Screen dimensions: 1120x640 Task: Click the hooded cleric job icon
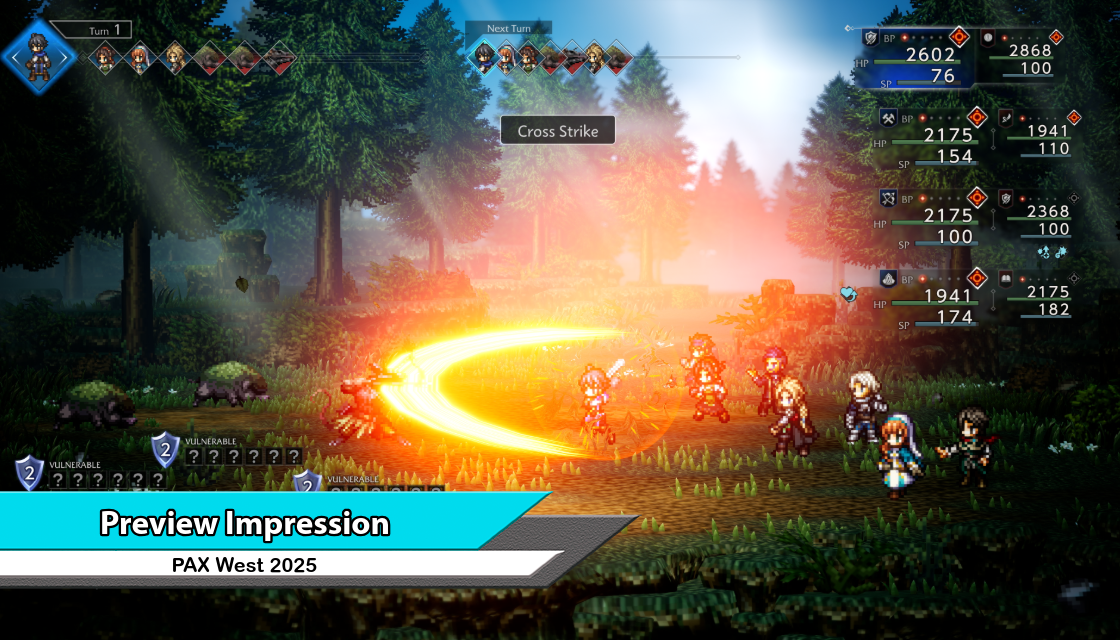[887, 278]
